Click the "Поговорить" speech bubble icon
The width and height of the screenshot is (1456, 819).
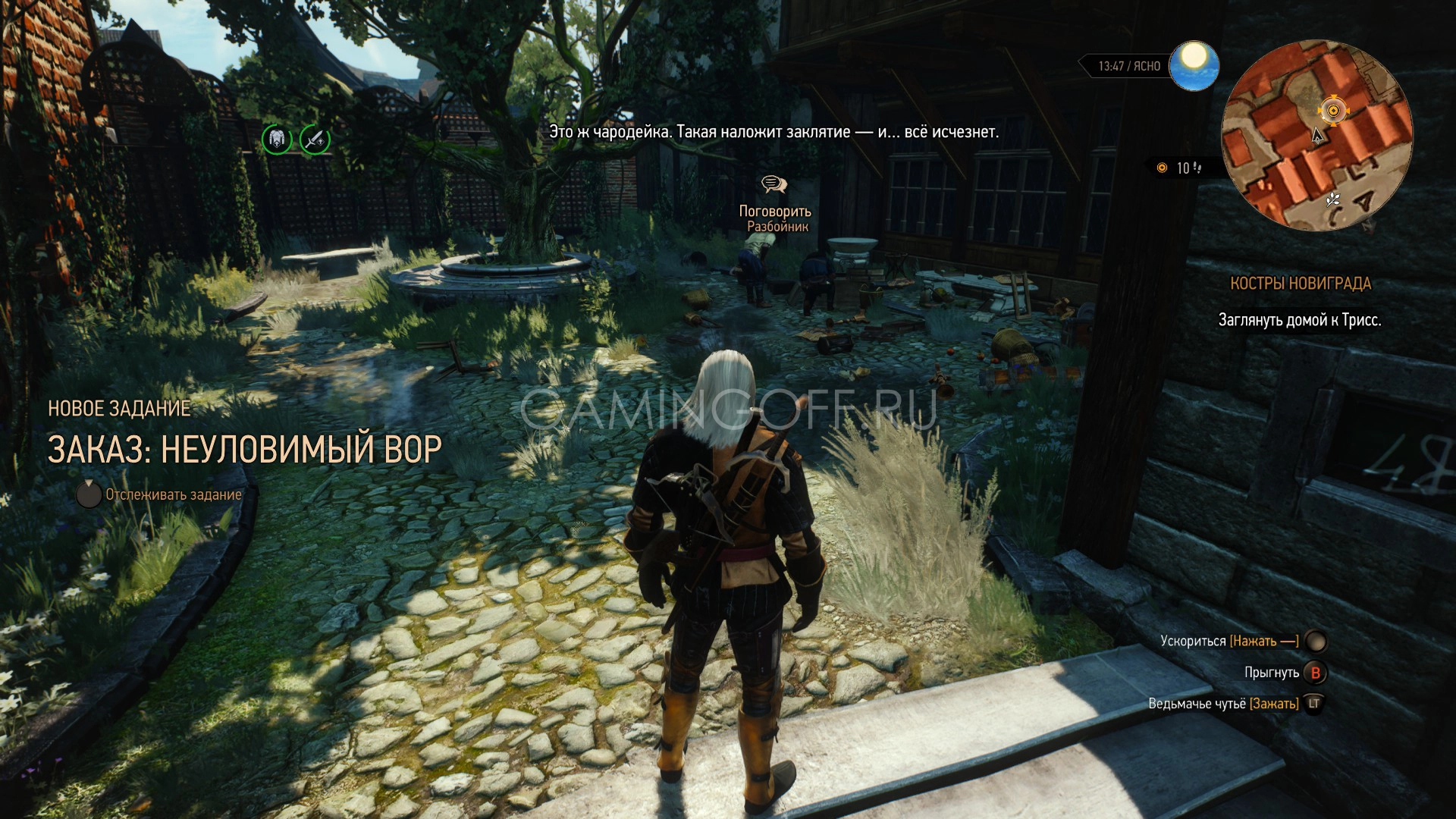(x=774, y=184)
